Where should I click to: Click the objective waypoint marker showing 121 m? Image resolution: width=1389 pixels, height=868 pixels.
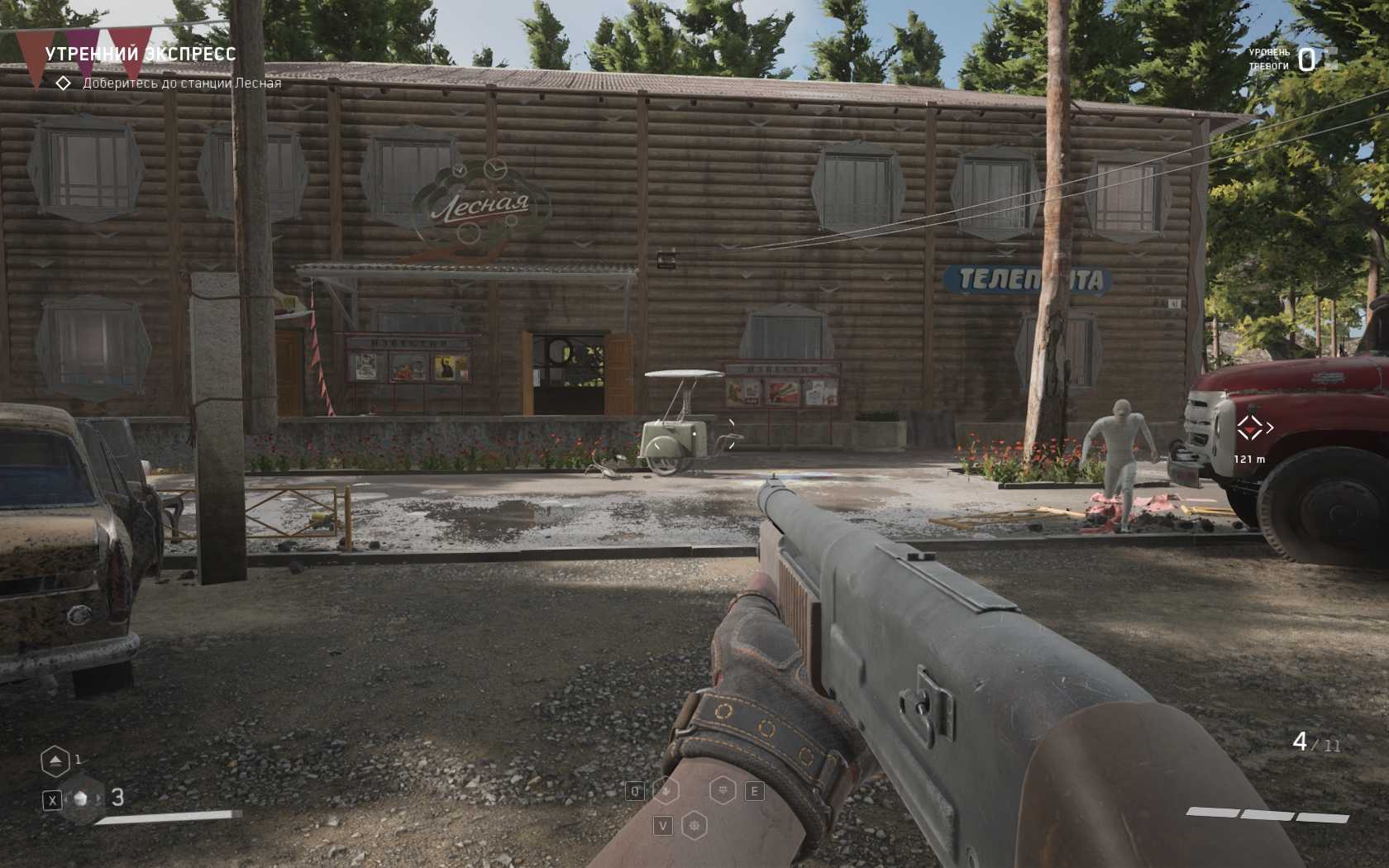pos(1249,428)
